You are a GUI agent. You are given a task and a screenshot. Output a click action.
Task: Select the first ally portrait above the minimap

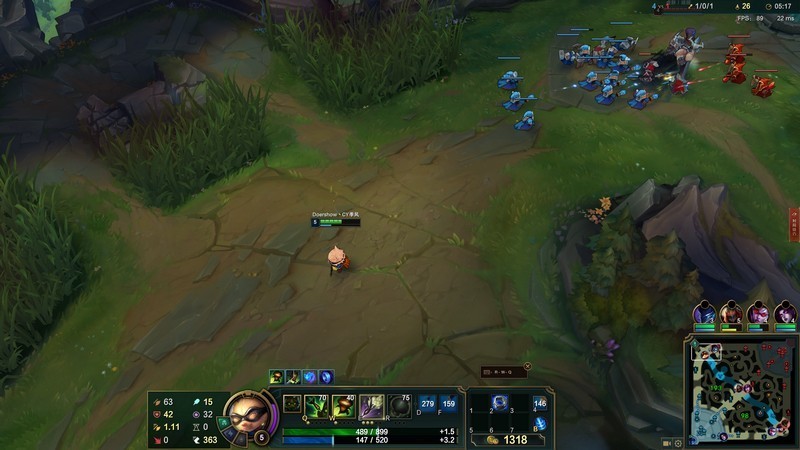click(x=705, y=313)
